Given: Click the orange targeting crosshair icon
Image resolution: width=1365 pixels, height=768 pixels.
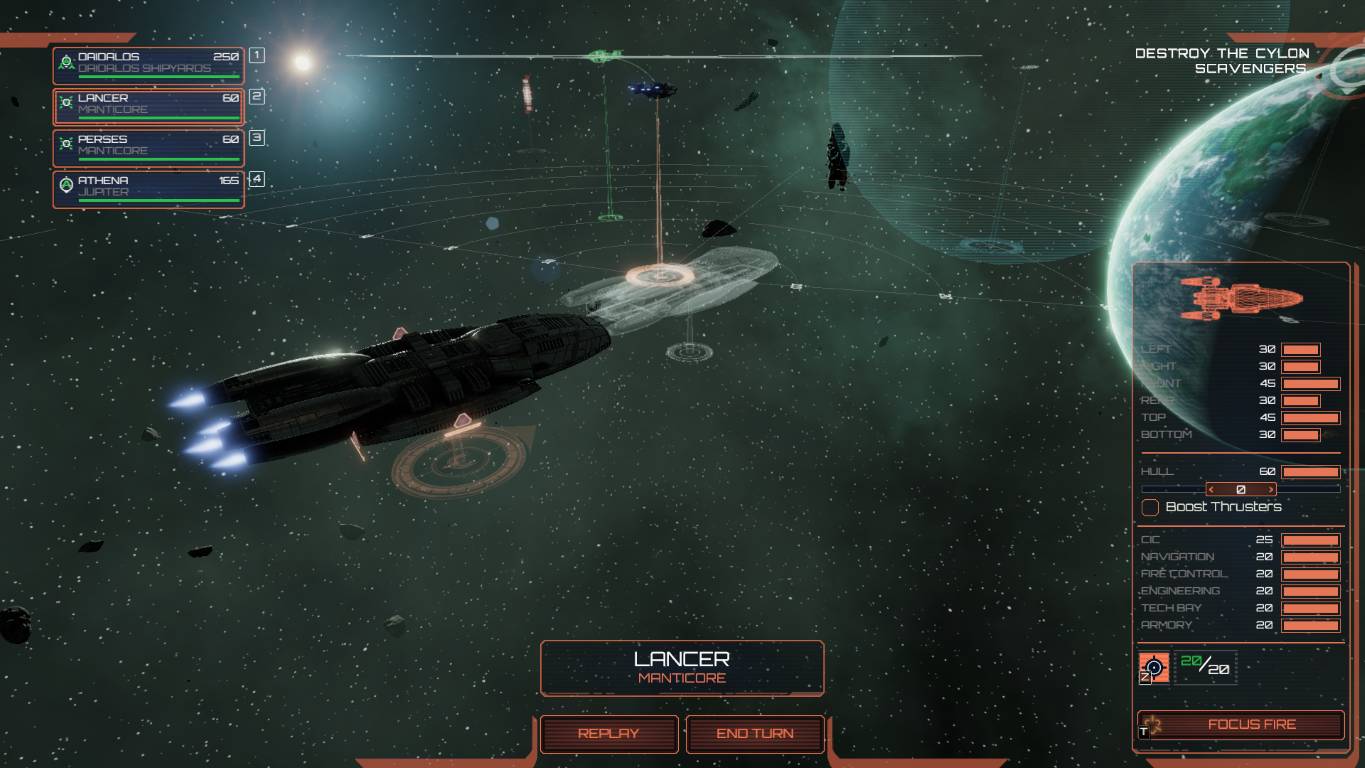Looking at the screenshot, I should click(1154, 667).
